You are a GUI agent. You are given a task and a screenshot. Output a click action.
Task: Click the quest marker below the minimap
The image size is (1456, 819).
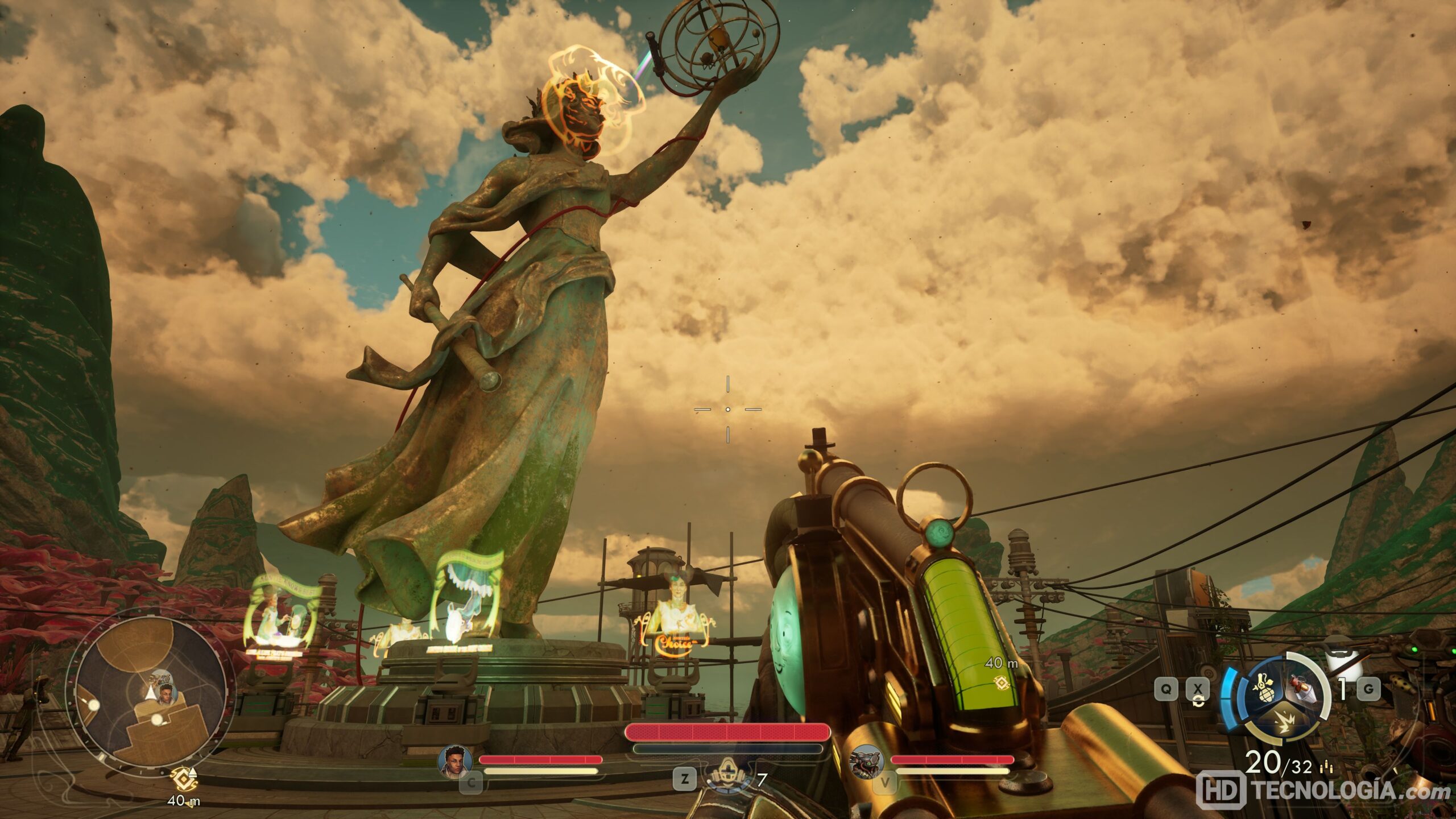pyautogui.click(x=184, y=777)
